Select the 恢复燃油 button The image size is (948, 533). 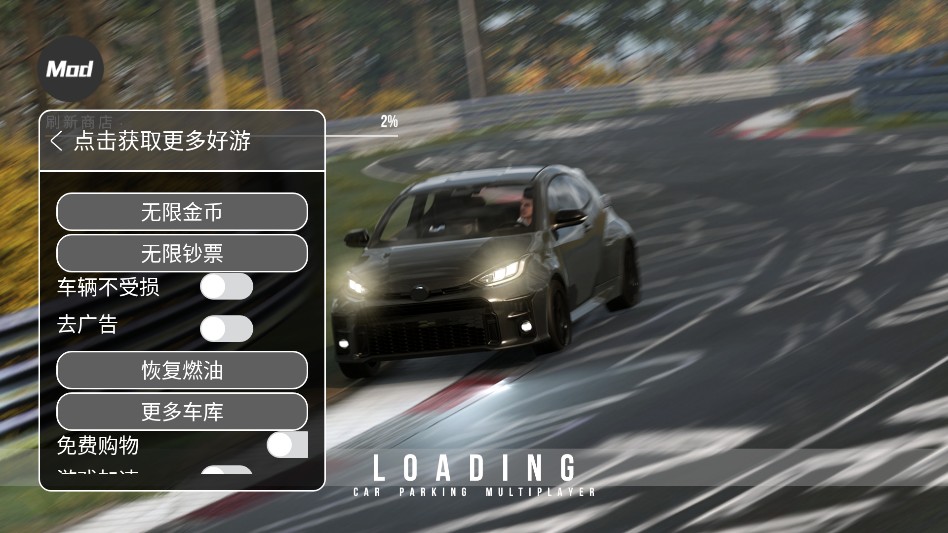[x=181, y=370]
